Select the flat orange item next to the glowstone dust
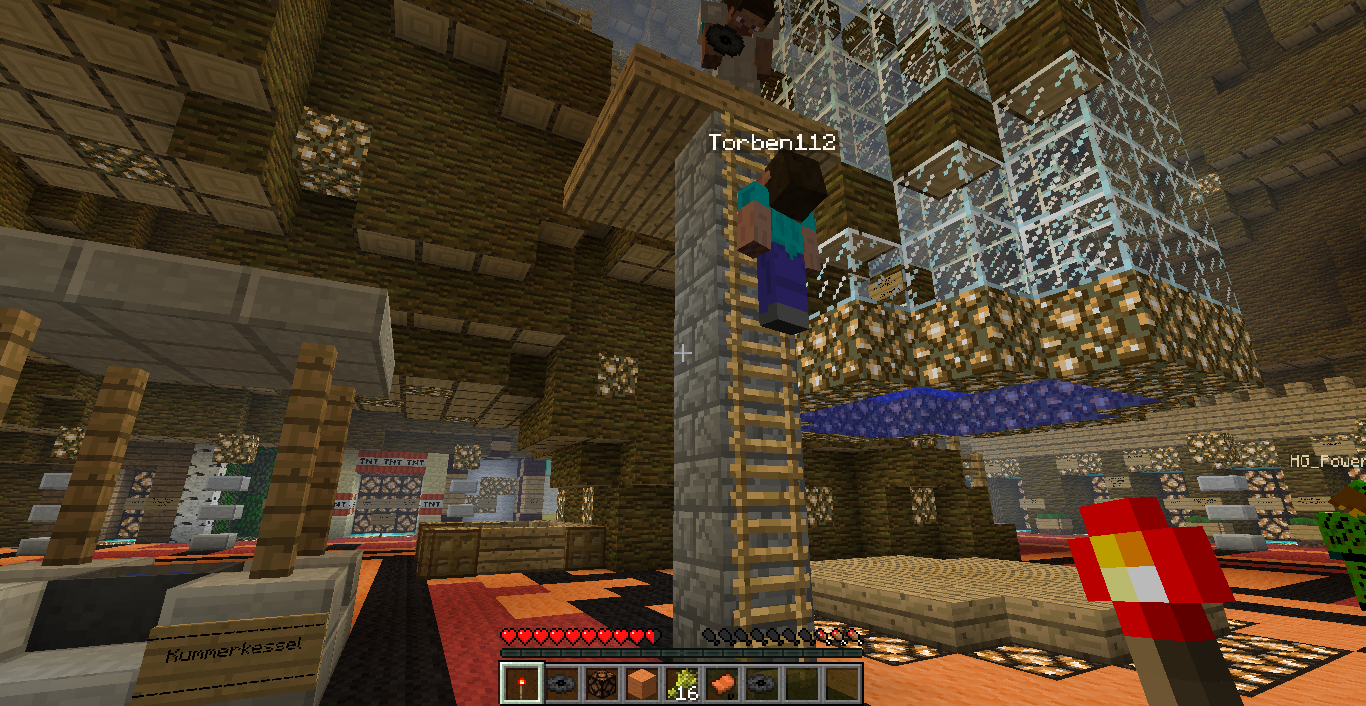1366x706 pixels. [721, 683]
